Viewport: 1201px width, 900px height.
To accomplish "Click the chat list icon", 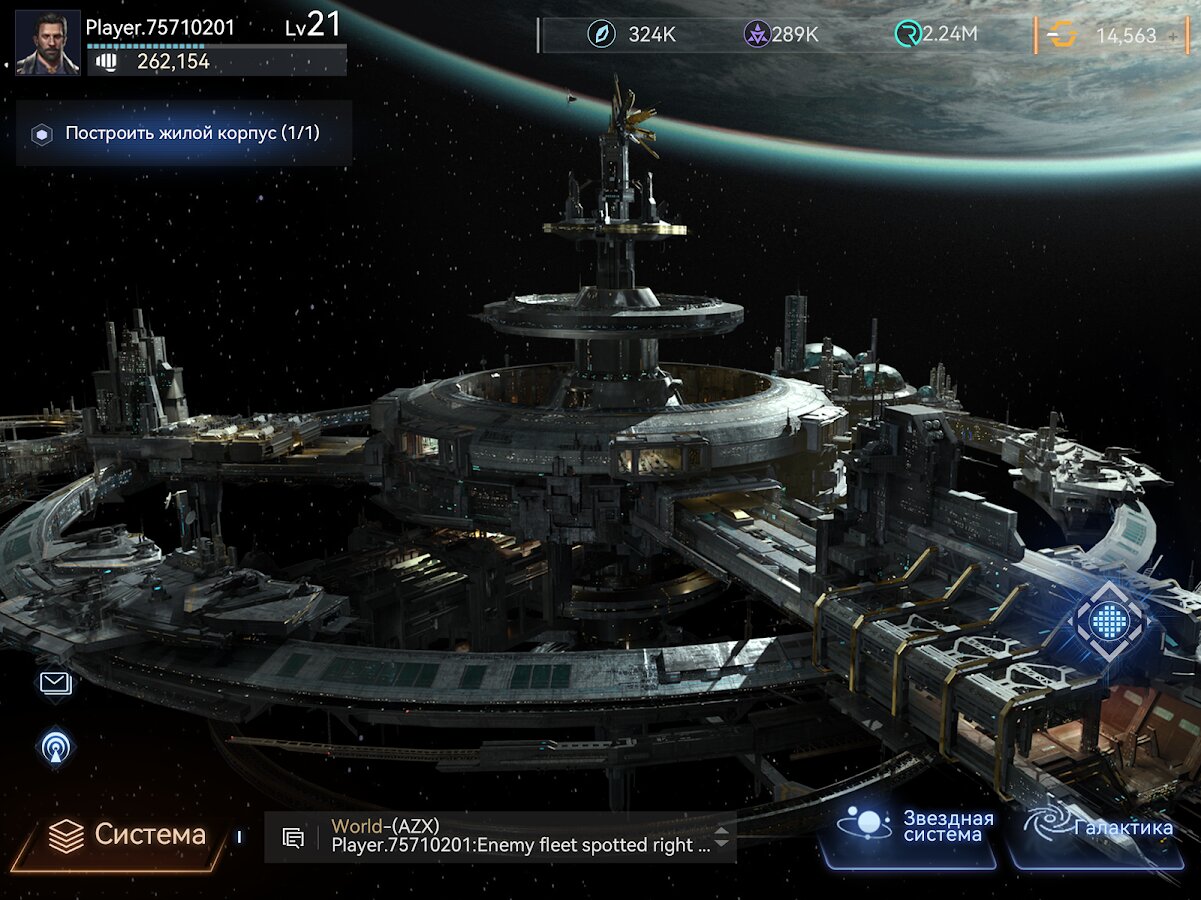I will click(293, 838).
